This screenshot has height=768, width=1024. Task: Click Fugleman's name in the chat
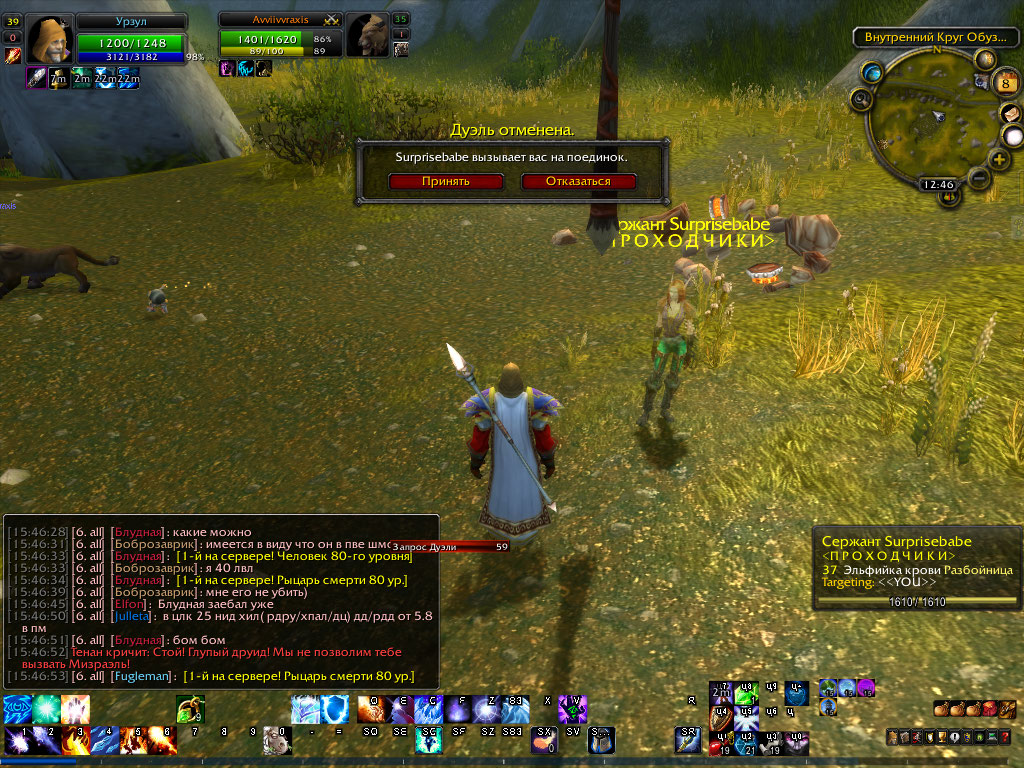(x=143, y=677)
